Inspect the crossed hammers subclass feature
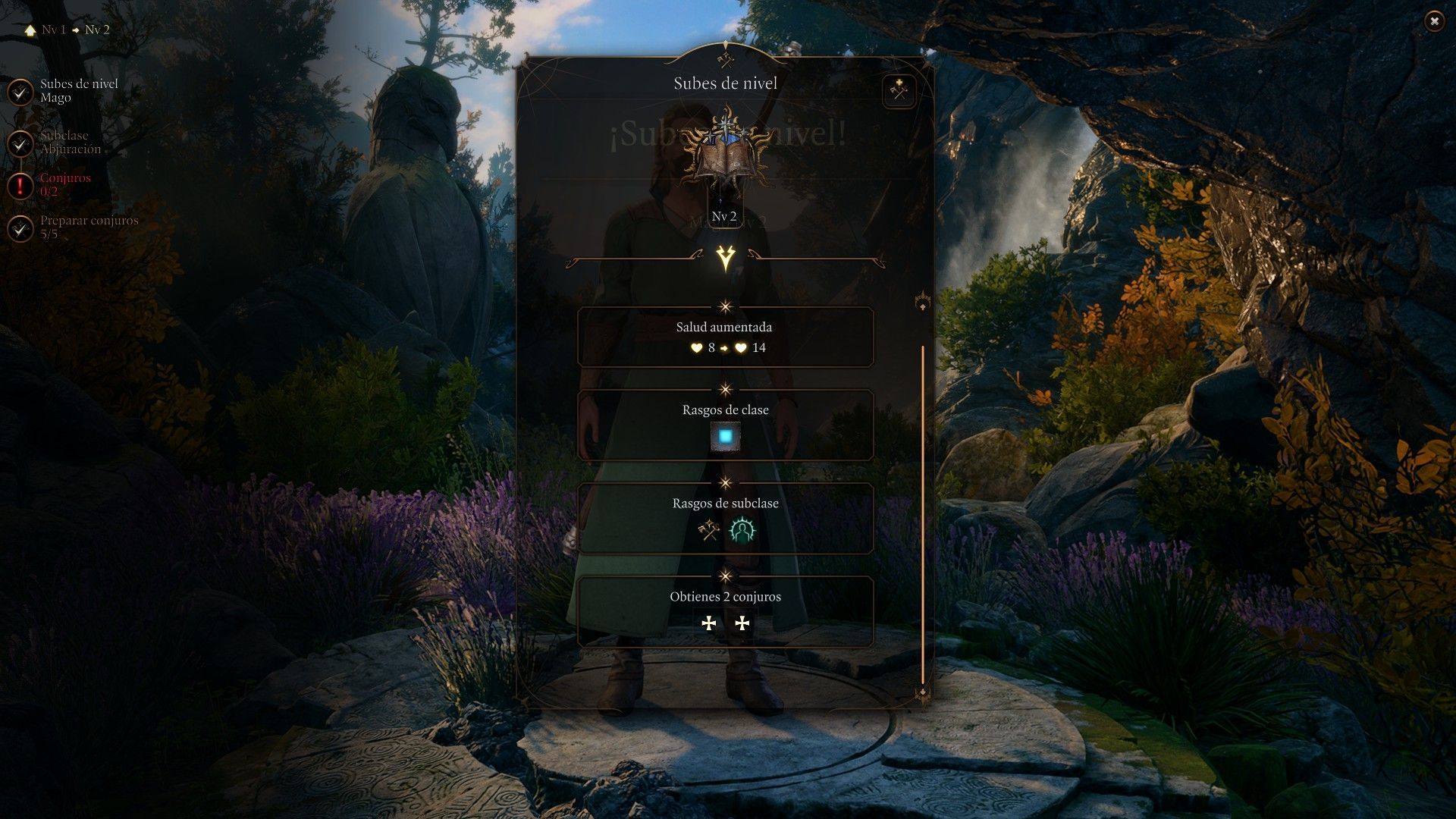 click(x=709, y=530)
